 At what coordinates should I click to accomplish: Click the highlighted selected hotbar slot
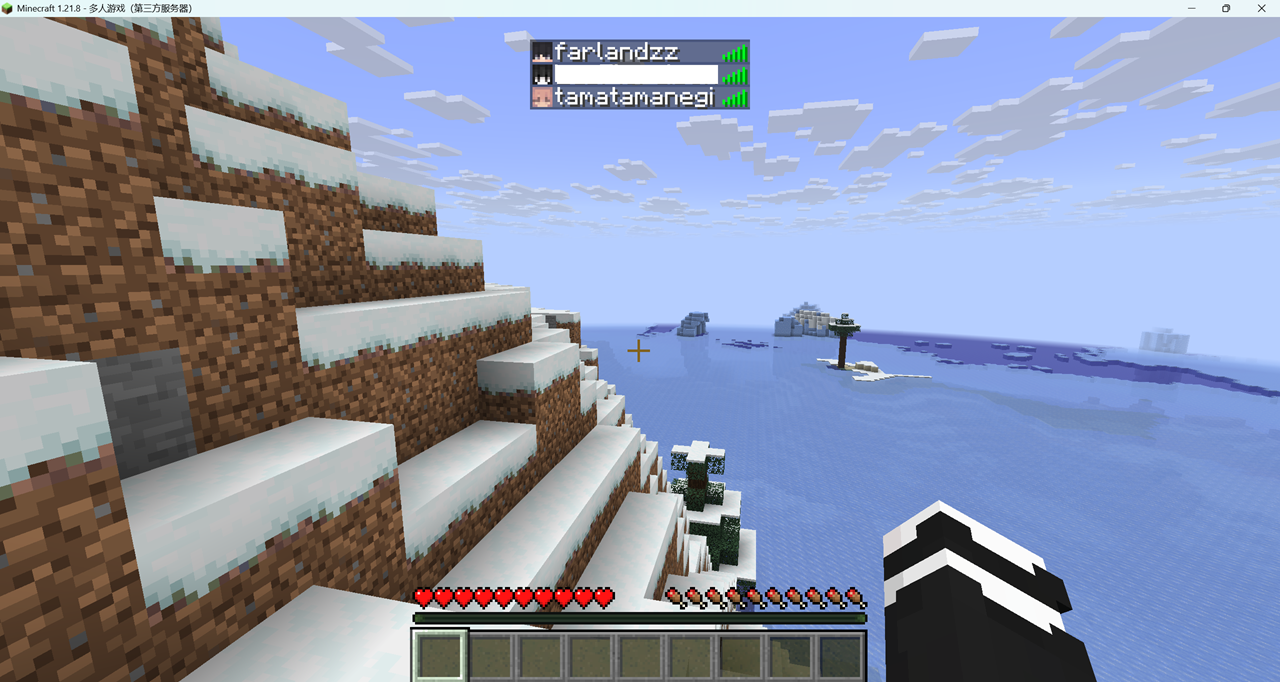point(440,657)
